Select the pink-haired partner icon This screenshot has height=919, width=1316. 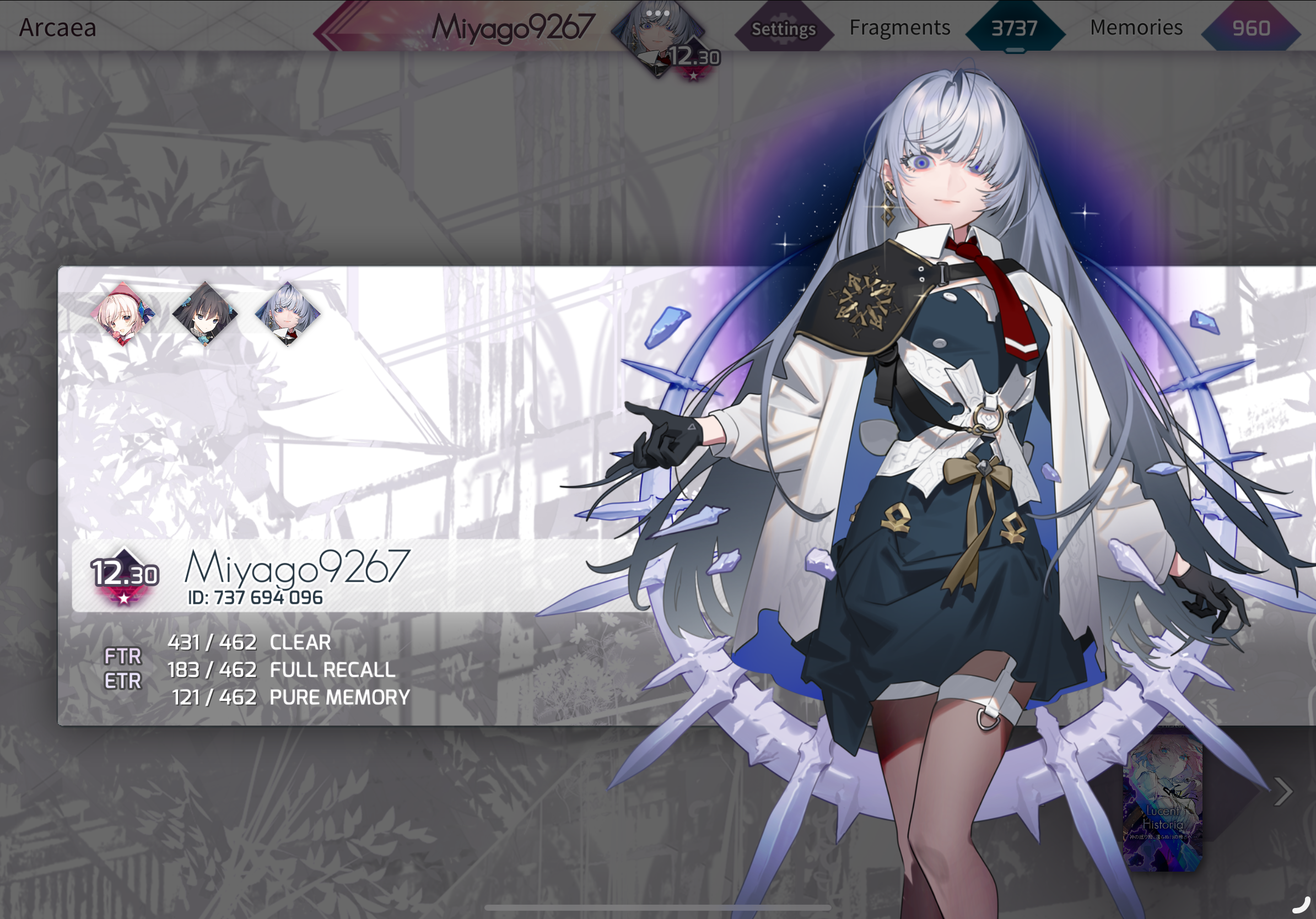coord(123,314)
